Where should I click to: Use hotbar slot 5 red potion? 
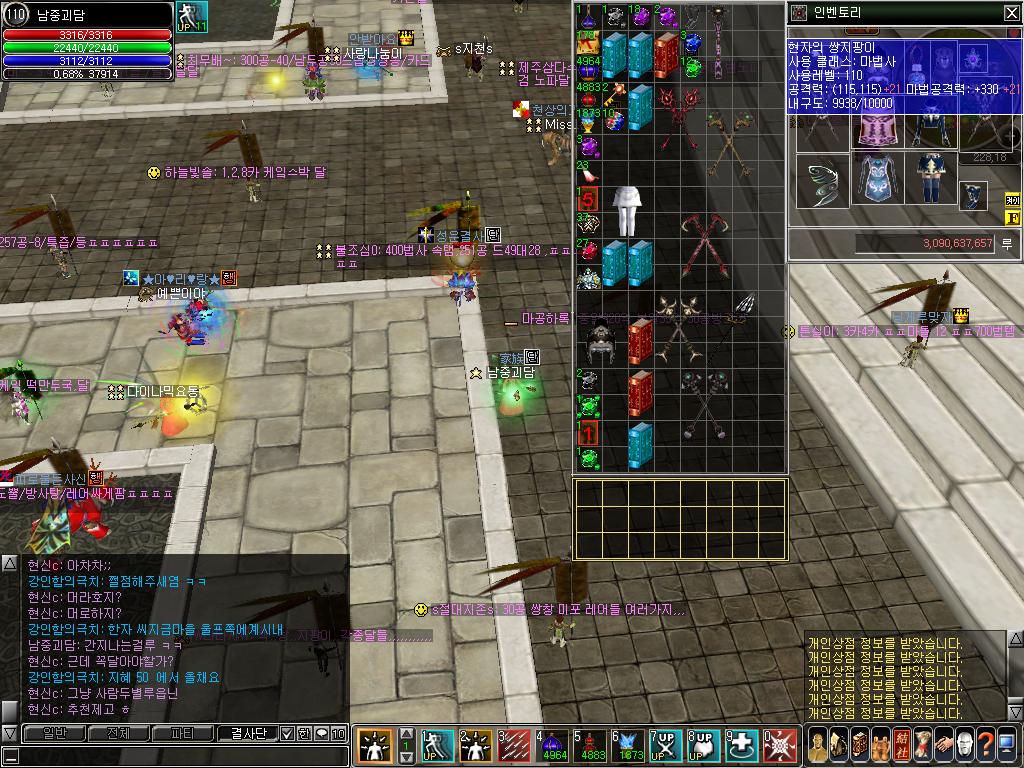pos(591,745)
